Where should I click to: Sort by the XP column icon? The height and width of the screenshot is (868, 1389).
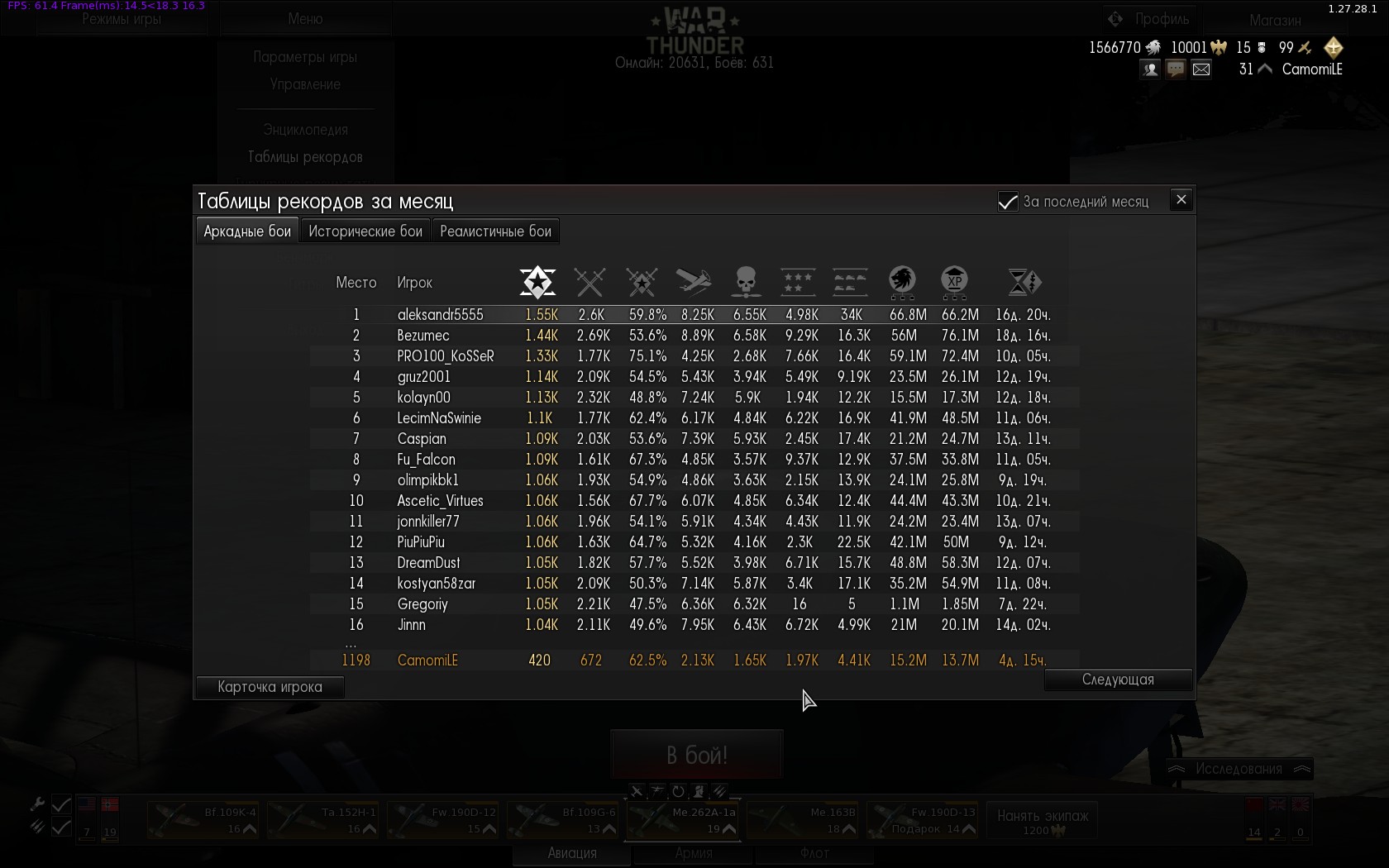(x=954, y=282)
